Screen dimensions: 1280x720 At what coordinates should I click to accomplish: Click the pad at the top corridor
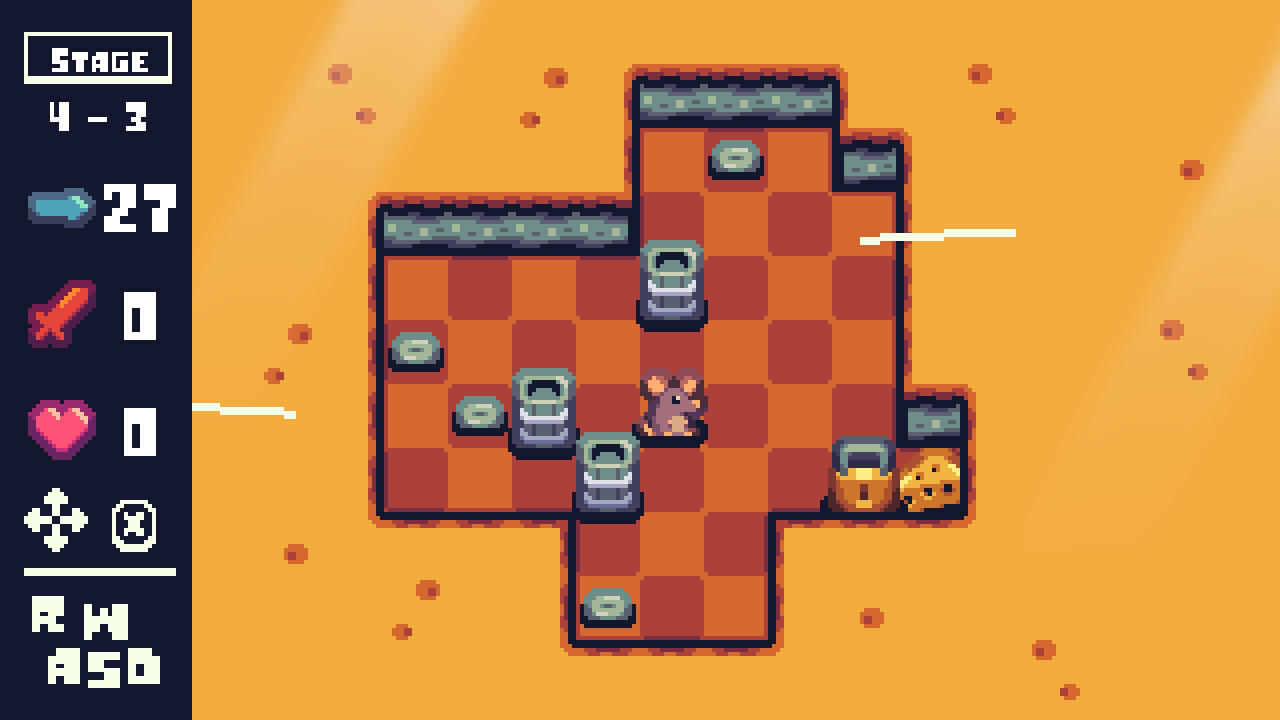tap(735, 157)
